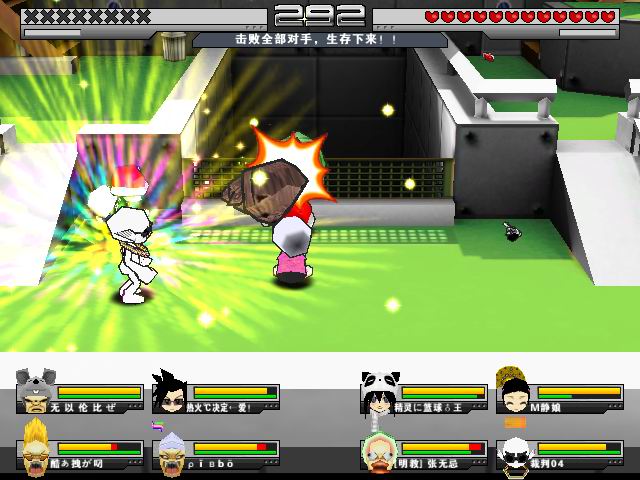
Task: Choose the flaming golden mask player portrait
Action: [x=36, y=448]
